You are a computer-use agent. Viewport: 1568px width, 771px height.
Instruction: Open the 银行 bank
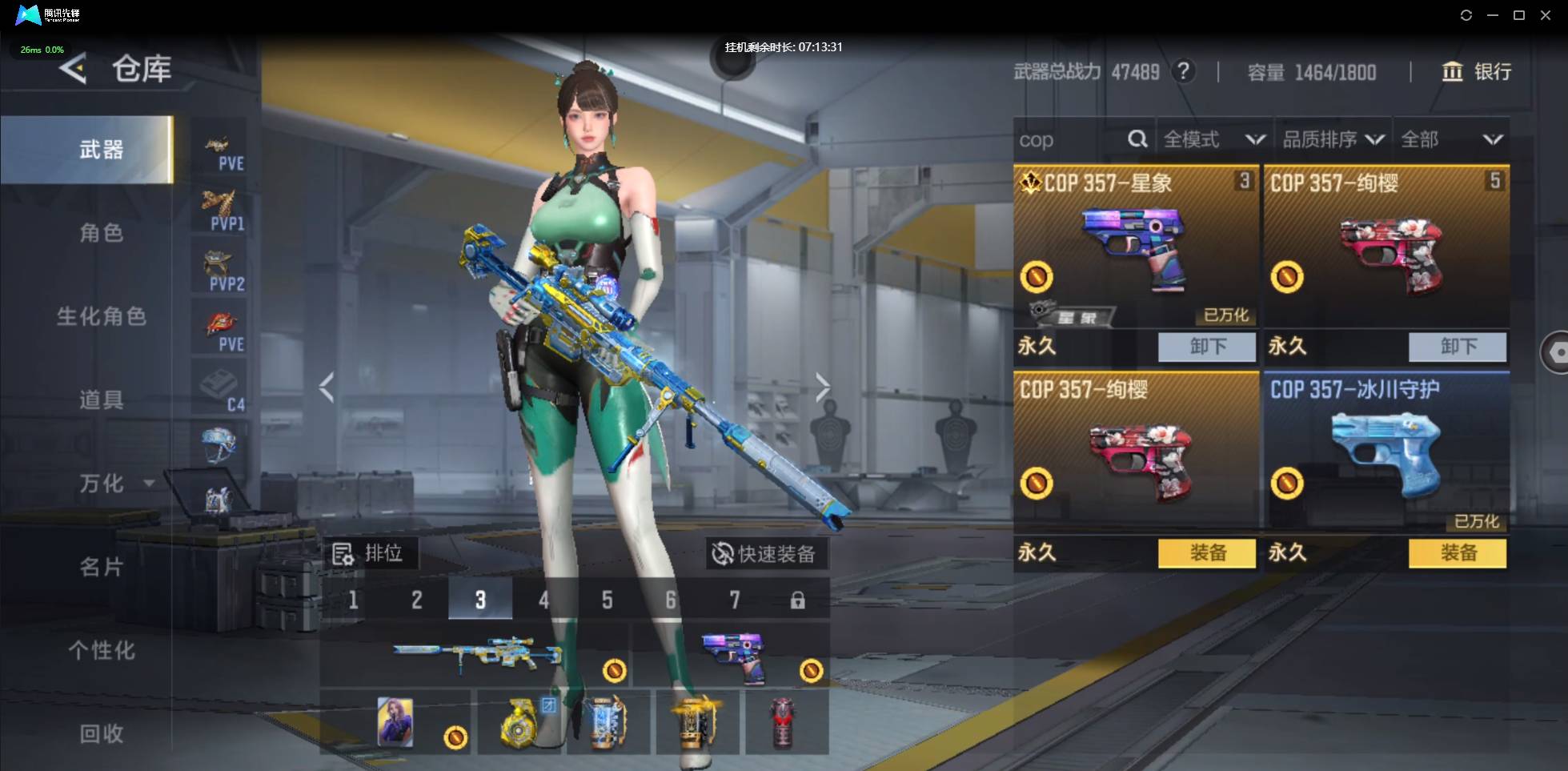1477,72
